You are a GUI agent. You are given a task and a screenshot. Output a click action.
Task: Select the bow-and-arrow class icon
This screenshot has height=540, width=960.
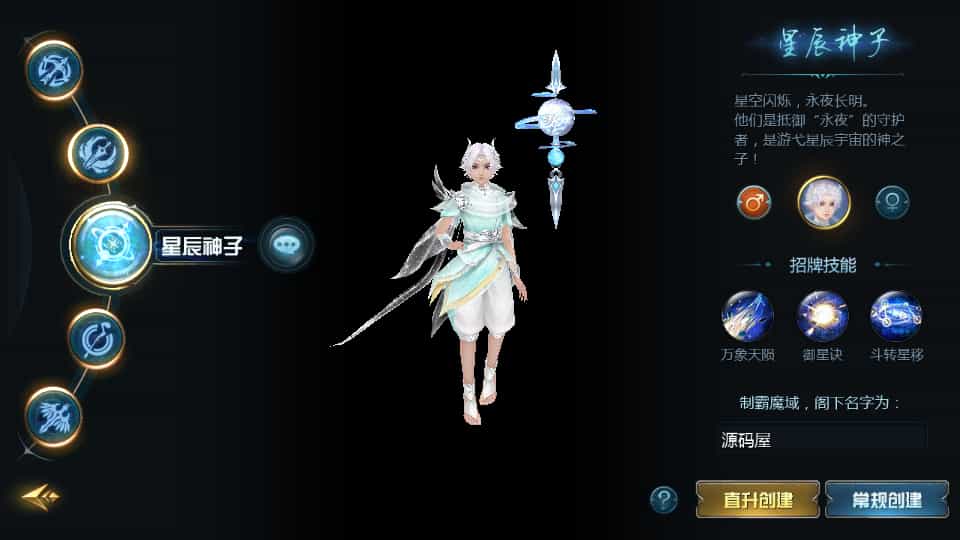coord(53,69)
